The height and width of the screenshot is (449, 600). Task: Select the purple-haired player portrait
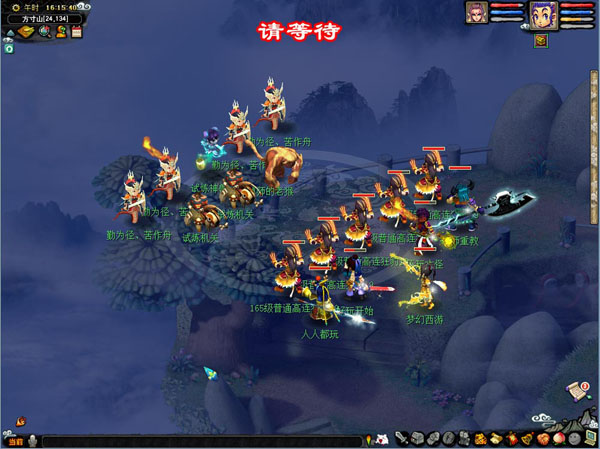point(543,15)
